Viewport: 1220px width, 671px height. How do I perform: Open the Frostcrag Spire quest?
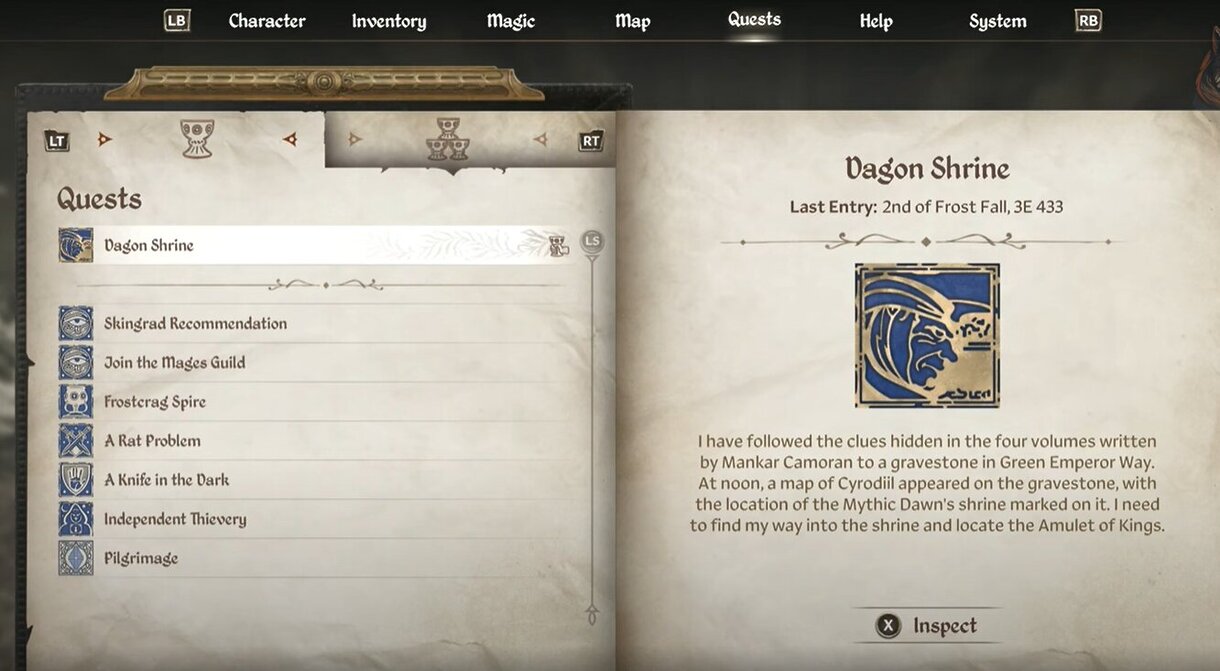click(155, 402)
